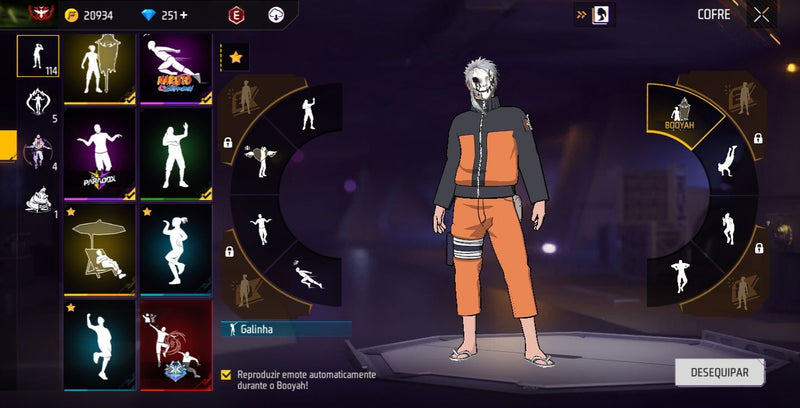Choose the Naruto run emote thumbnail

(x=176, y=67)
